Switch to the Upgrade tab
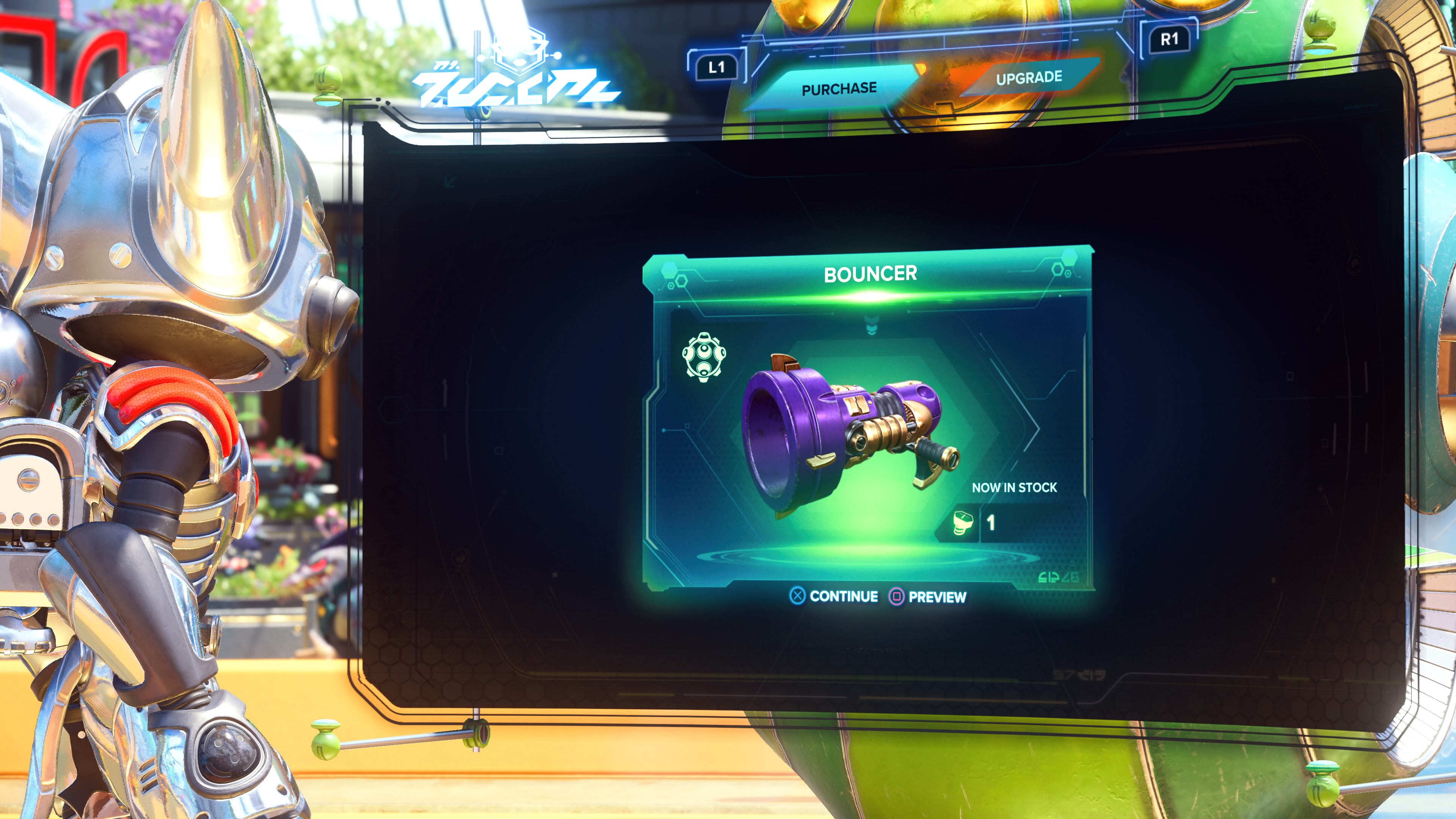 point(1029,78)
